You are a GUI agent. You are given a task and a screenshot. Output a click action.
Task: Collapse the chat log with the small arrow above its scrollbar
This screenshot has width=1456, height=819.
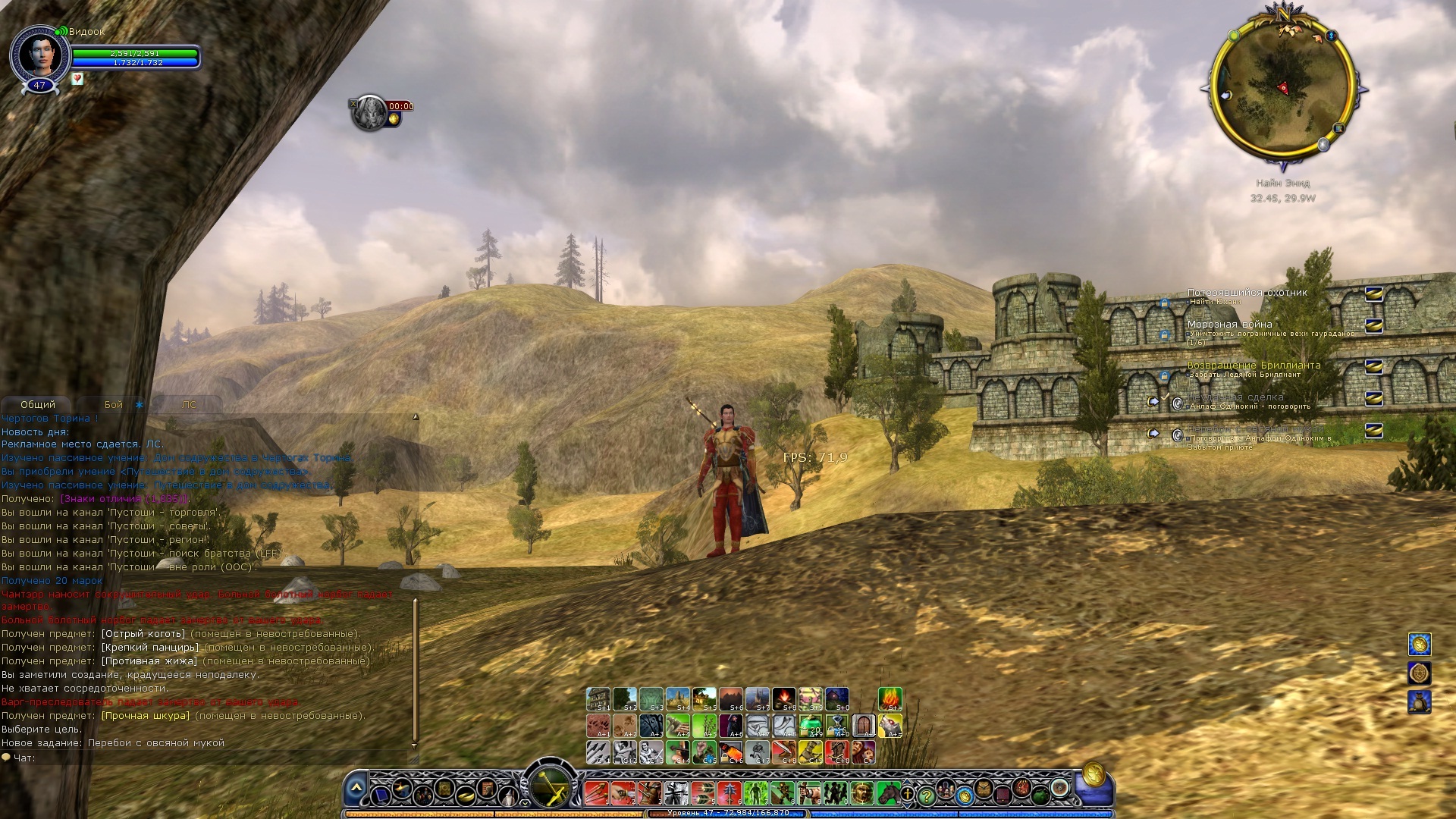click(416, 416)
